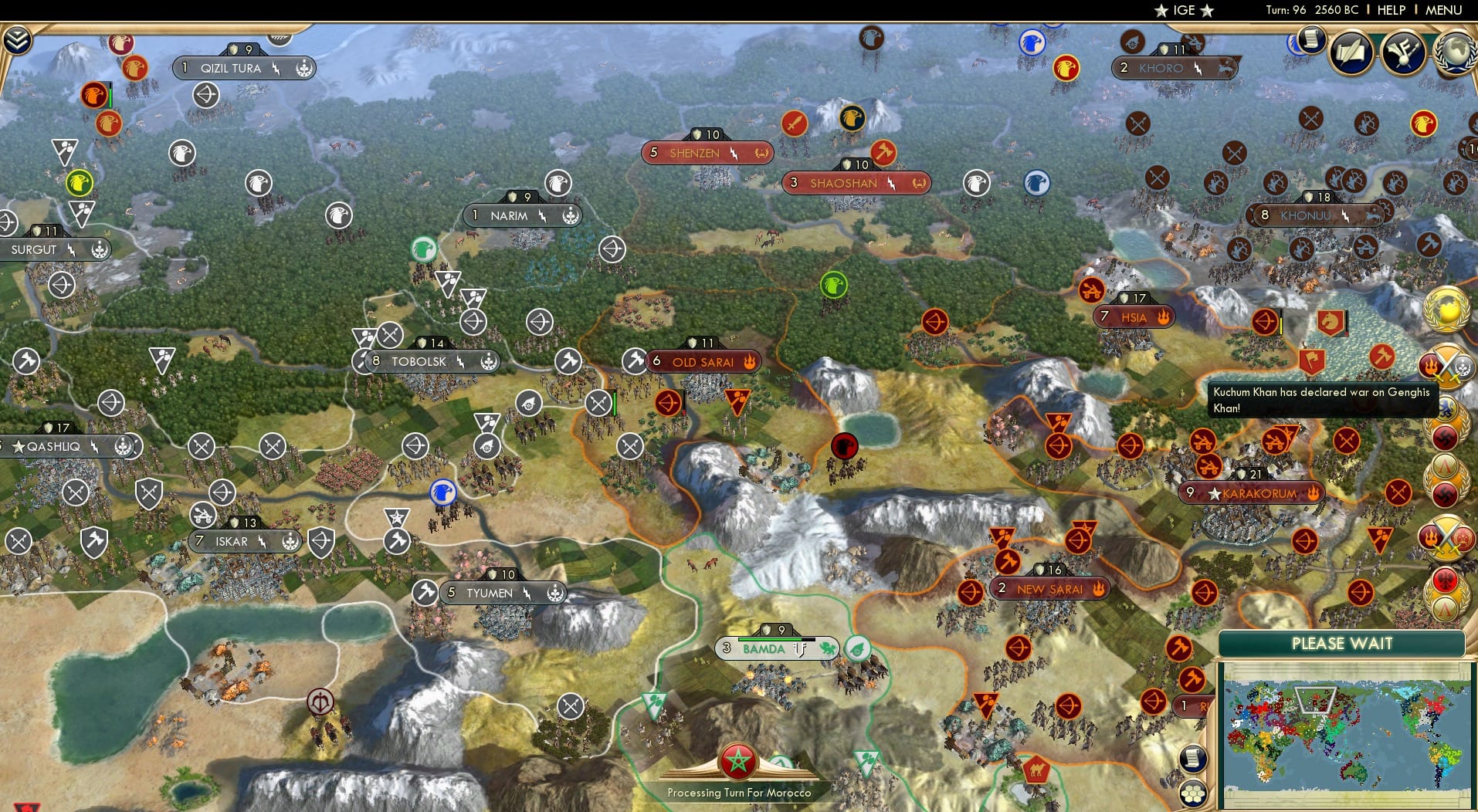Open HELP from the top bar
Image resolution: width=1478 pixels, height=812 pixels.
click(1390, 10)
